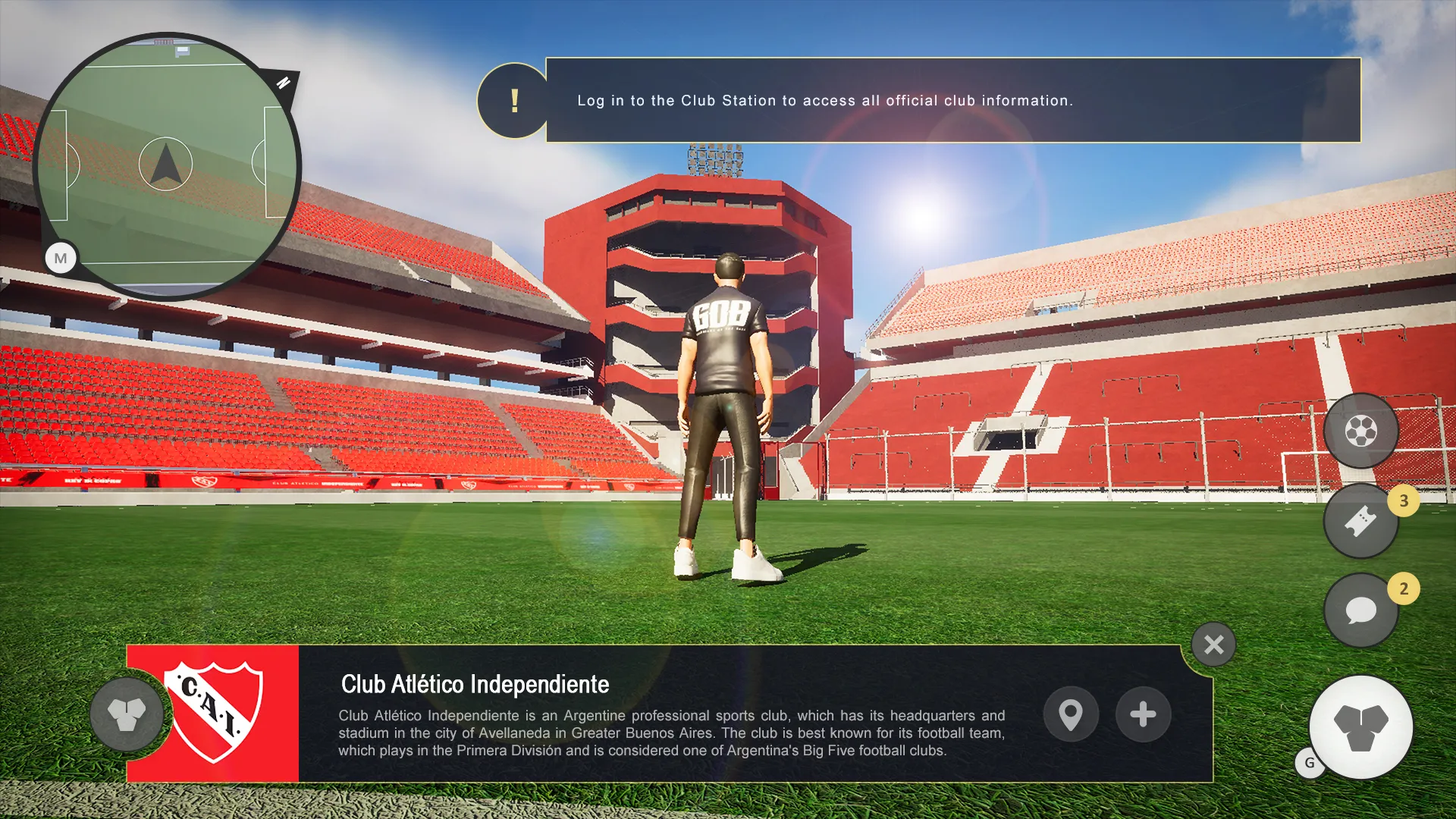Click the yellow 3 badge on the ticket icon
The width and height of the screenshot is (1456, 819).
pyautogui.click(x=1404, y=499)
